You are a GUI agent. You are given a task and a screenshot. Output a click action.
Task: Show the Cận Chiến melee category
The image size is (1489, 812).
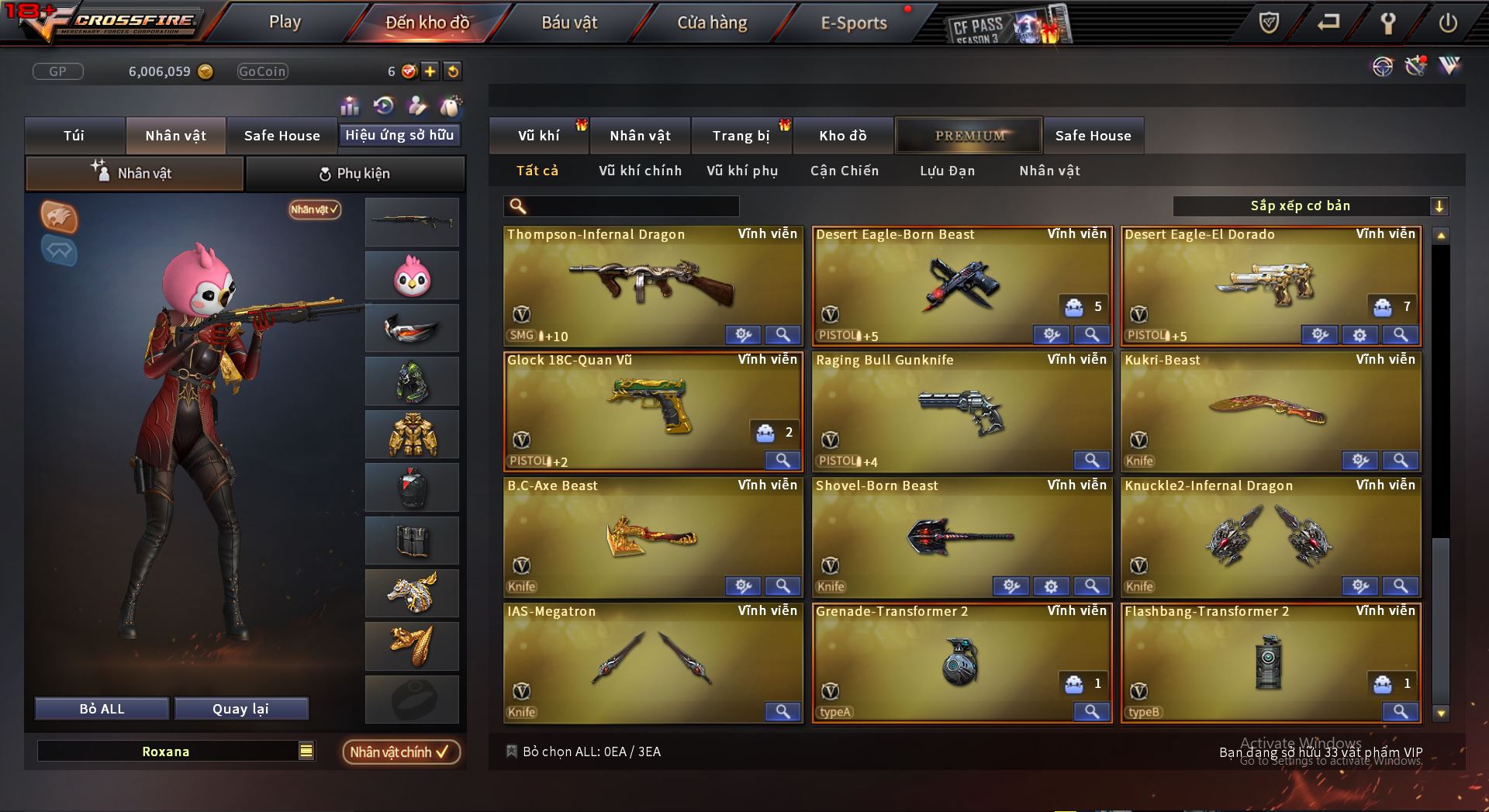click(845, 171)
